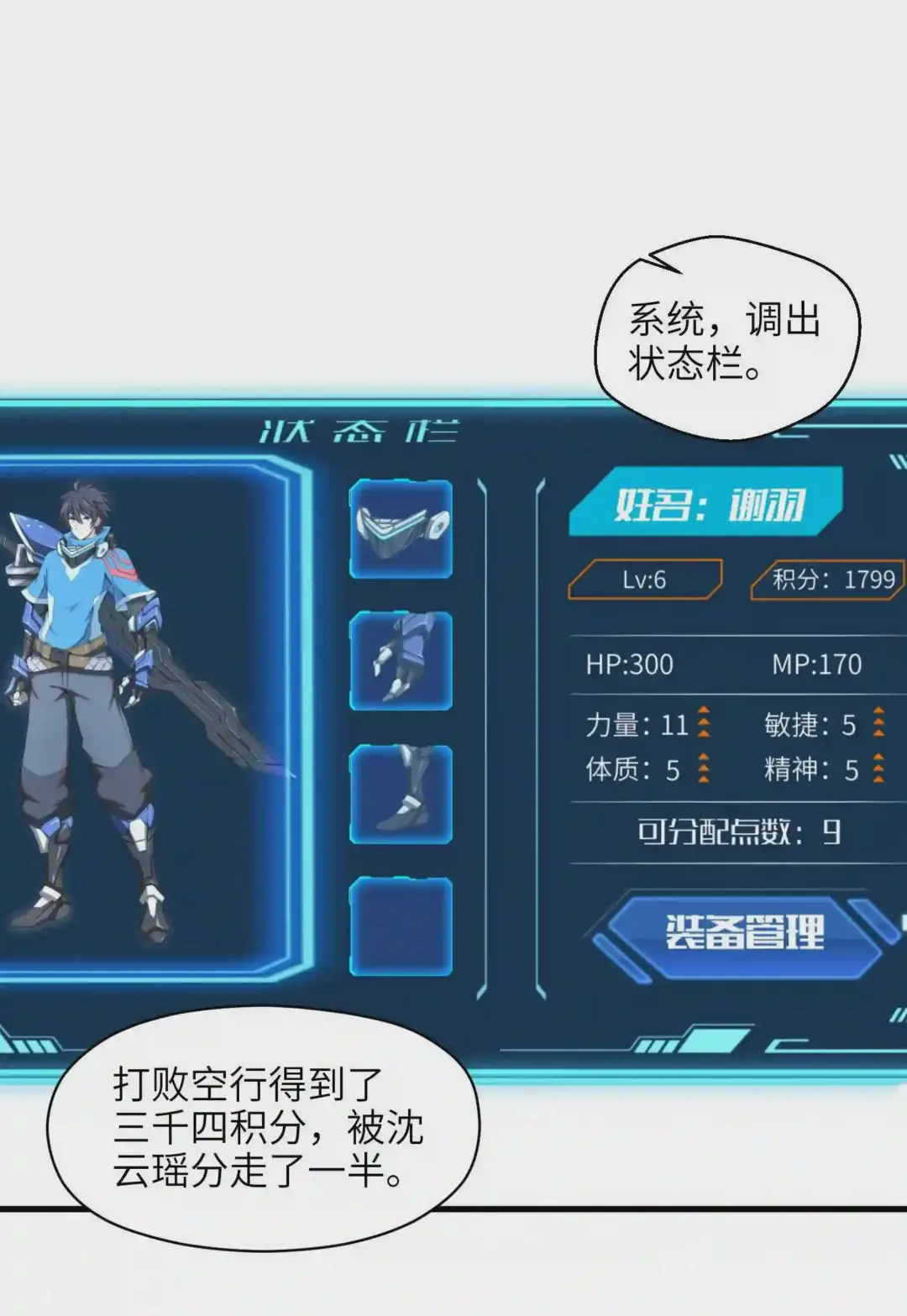
Task: Select the armored gauntlet equipment slot
Action: (x=401, y=661)
